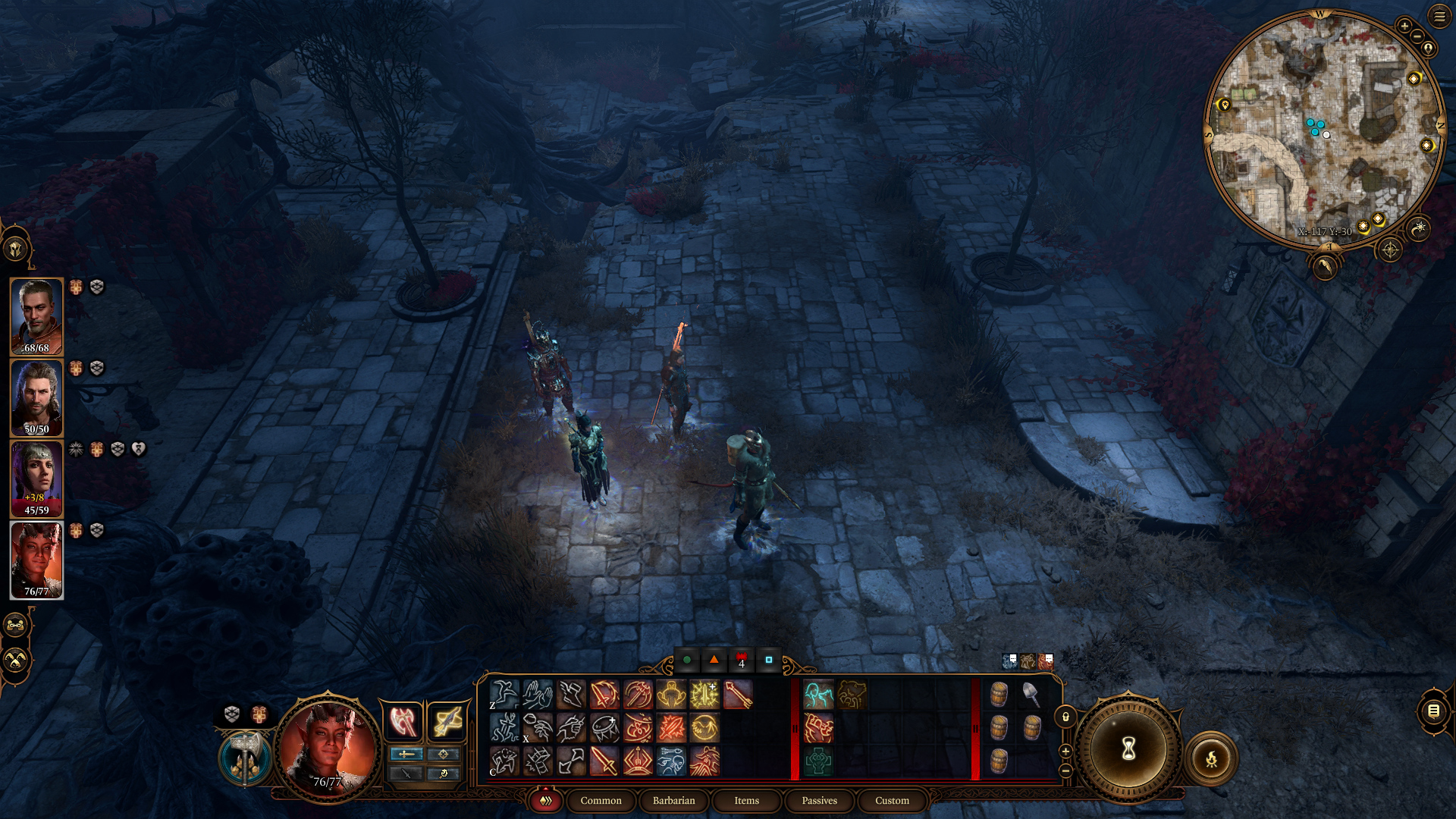The height and width of the screenshot is (819, 1456).
Task: Zoom in the minimap with plus button
Action: [1404, 27]
